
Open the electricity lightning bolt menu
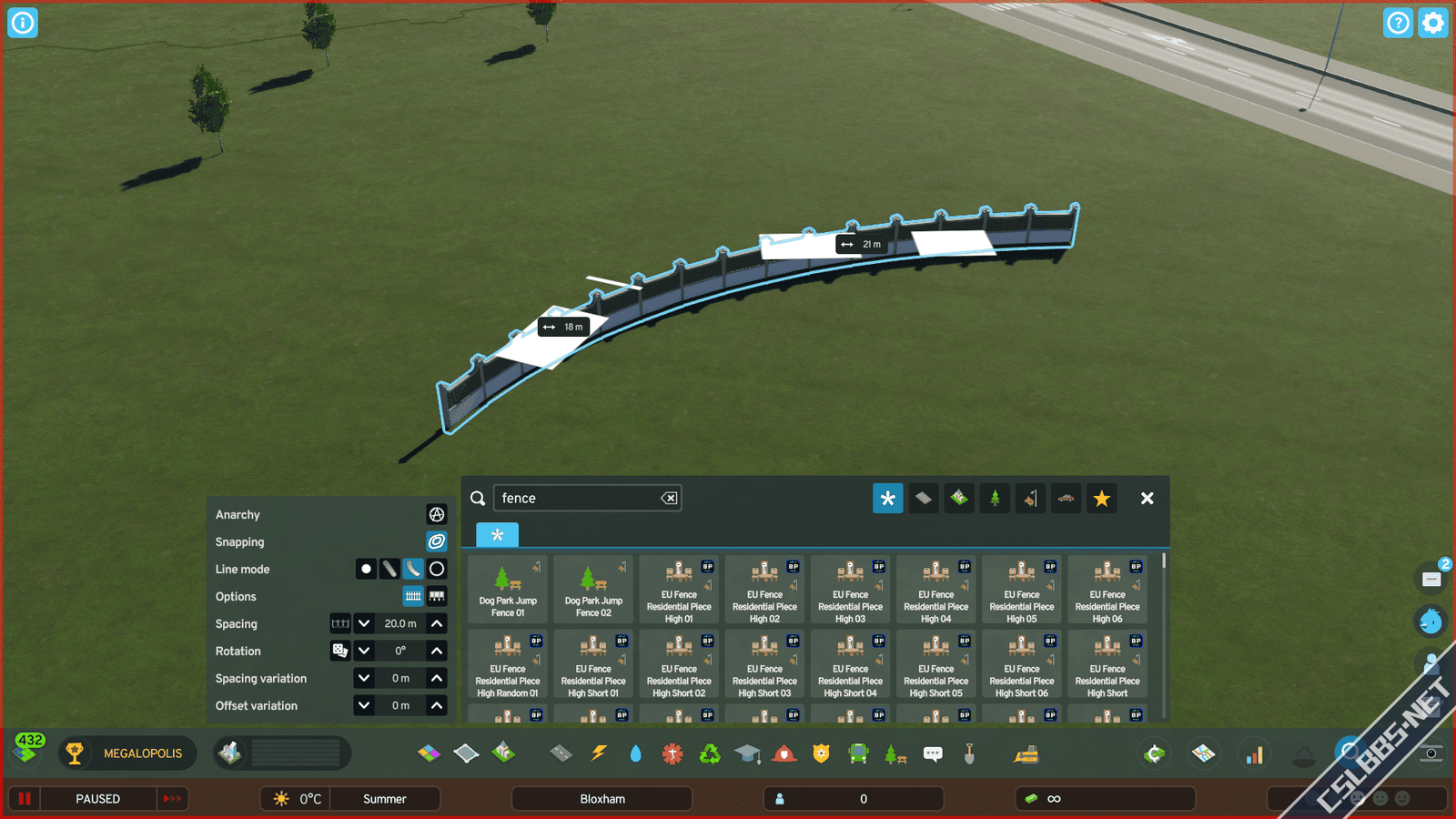pyautogui.click(x=598, y=753)
